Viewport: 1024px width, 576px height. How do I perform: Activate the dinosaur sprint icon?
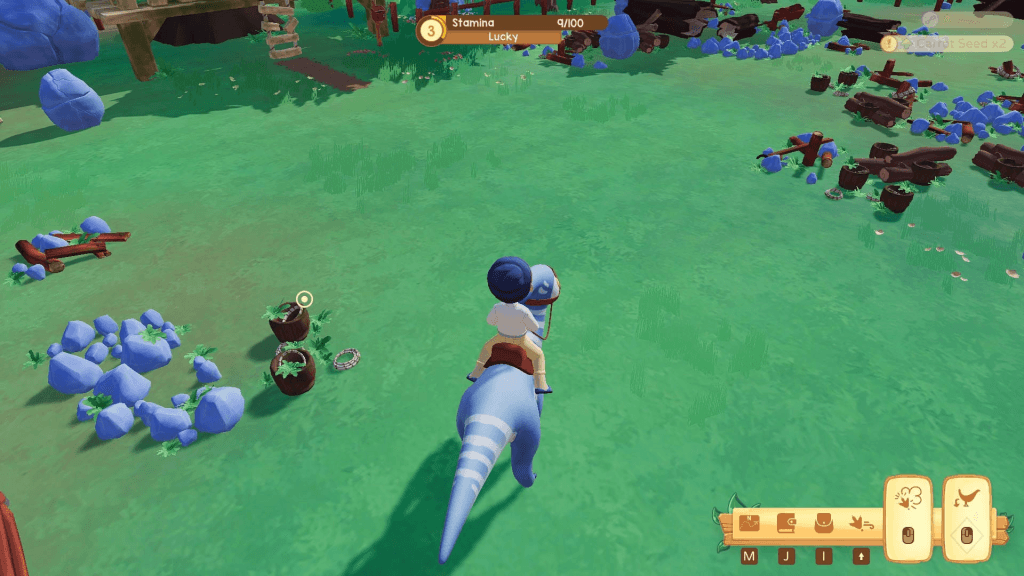tap(859, 522)
